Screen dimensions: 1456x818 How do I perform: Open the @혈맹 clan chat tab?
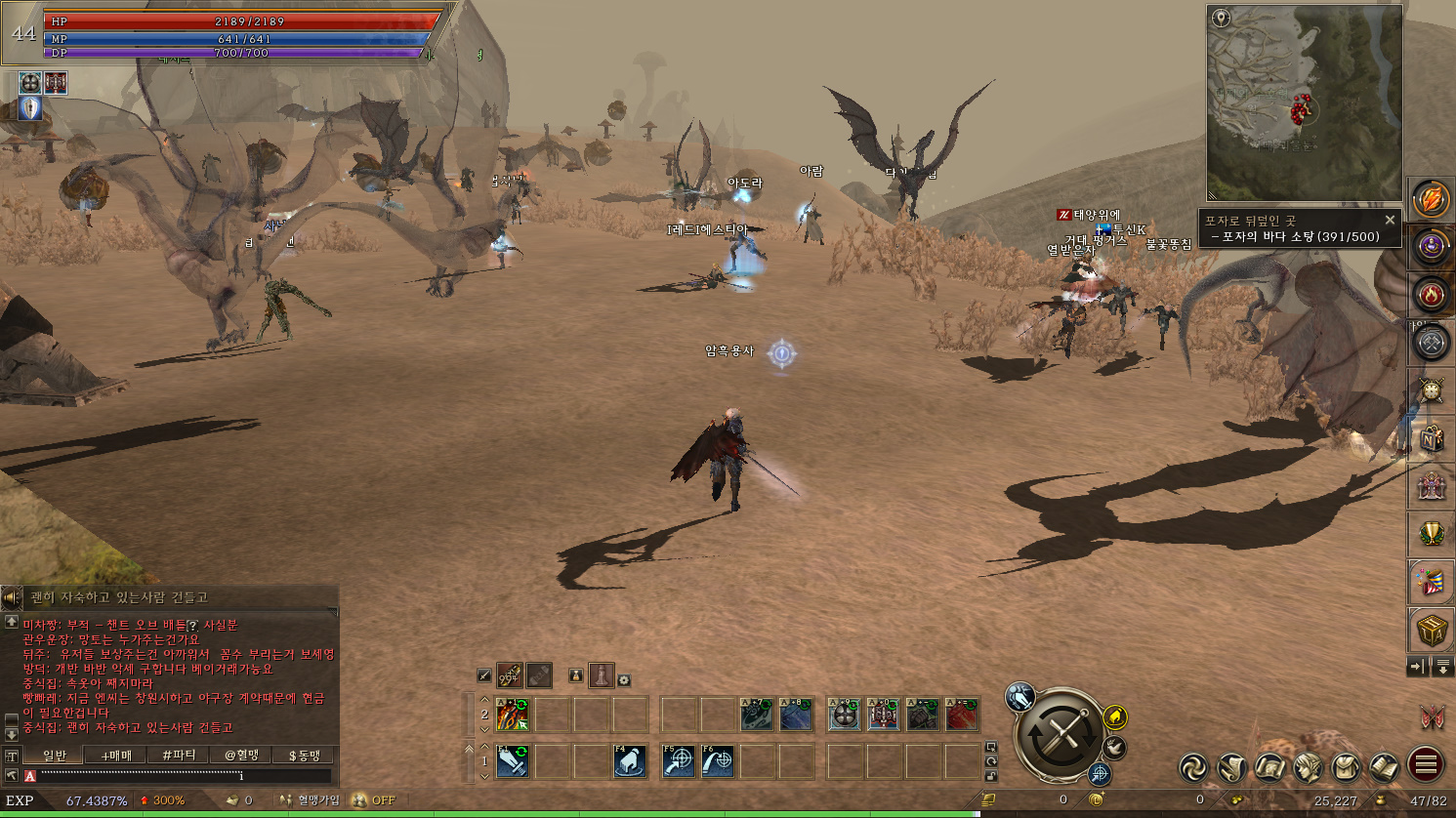[x=241, y=755]
